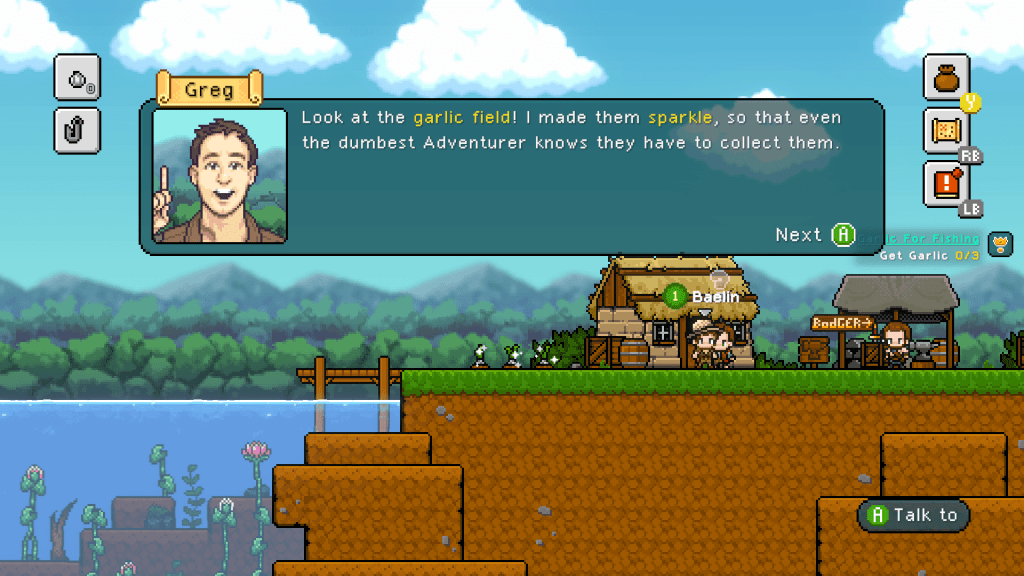The width and height of the screenshot is (1024, 576).
Task: Click Greg's portrait in the dialogue box
Action: tap(220, 177)
